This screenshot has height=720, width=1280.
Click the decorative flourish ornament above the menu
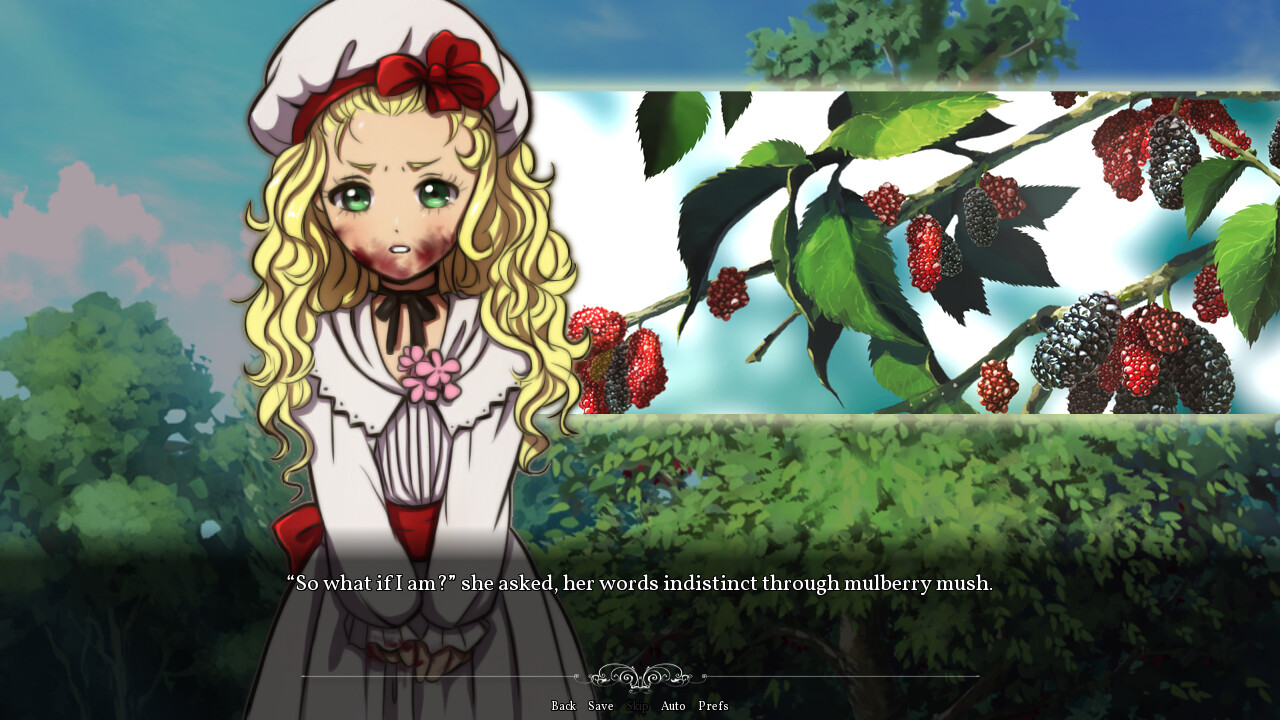coord(640,678)
